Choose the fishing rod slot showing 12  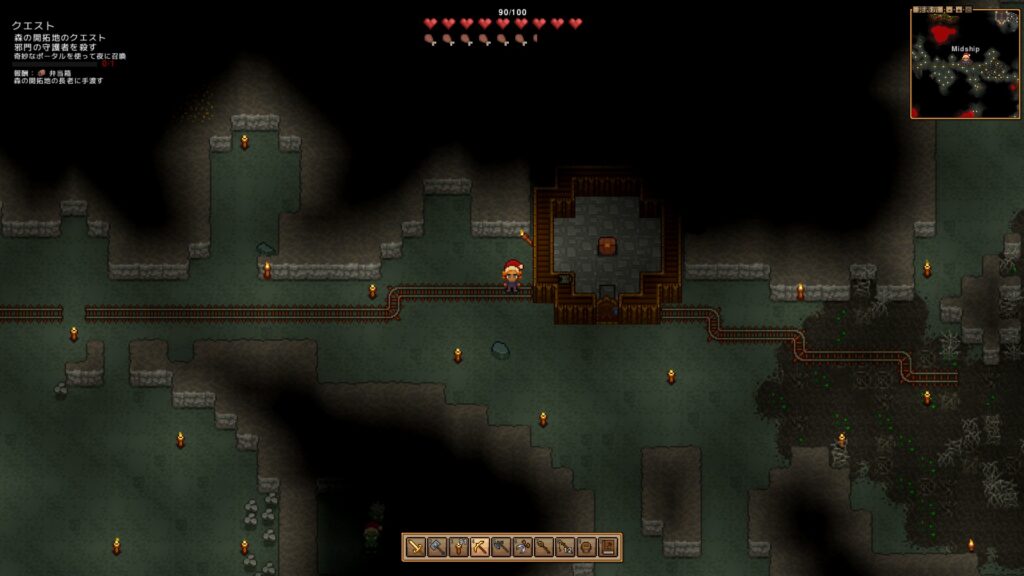565,547
